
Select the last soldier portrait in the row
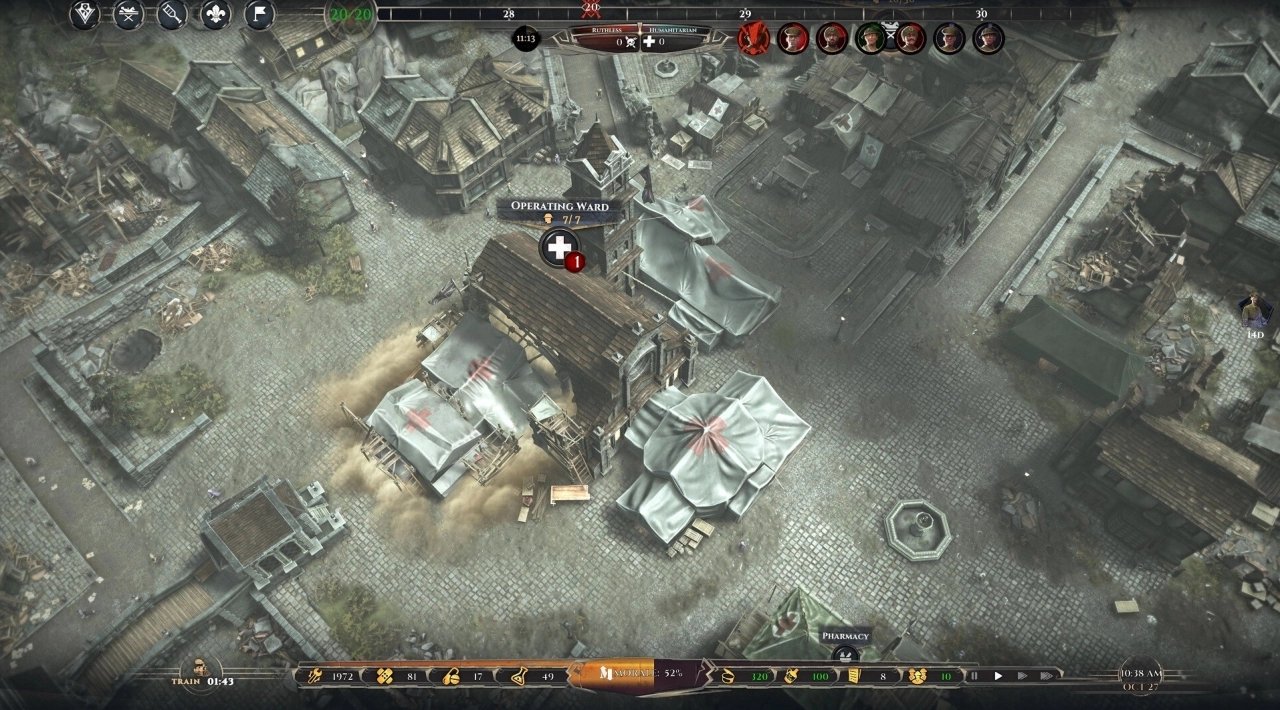click(x=989, y=39)
